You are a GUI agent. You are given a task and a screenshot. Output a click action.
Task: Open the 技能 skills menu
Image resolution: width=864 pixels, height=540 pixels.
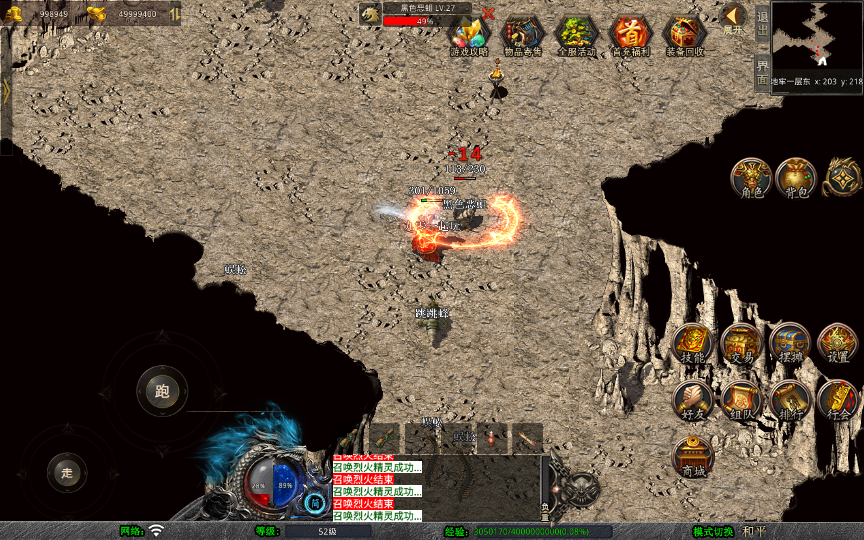coord(692,343)
